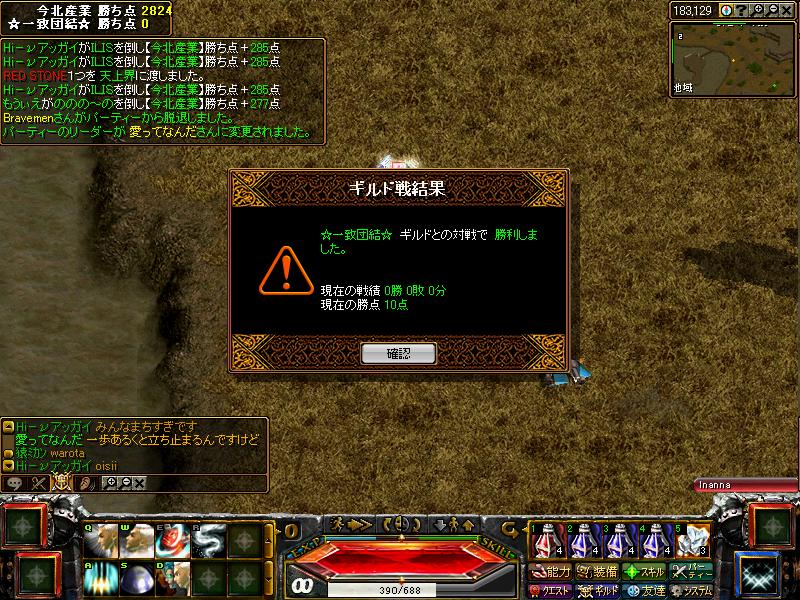Use the red potion in slot 1
The image size is (800, 600).
[544, 541]
